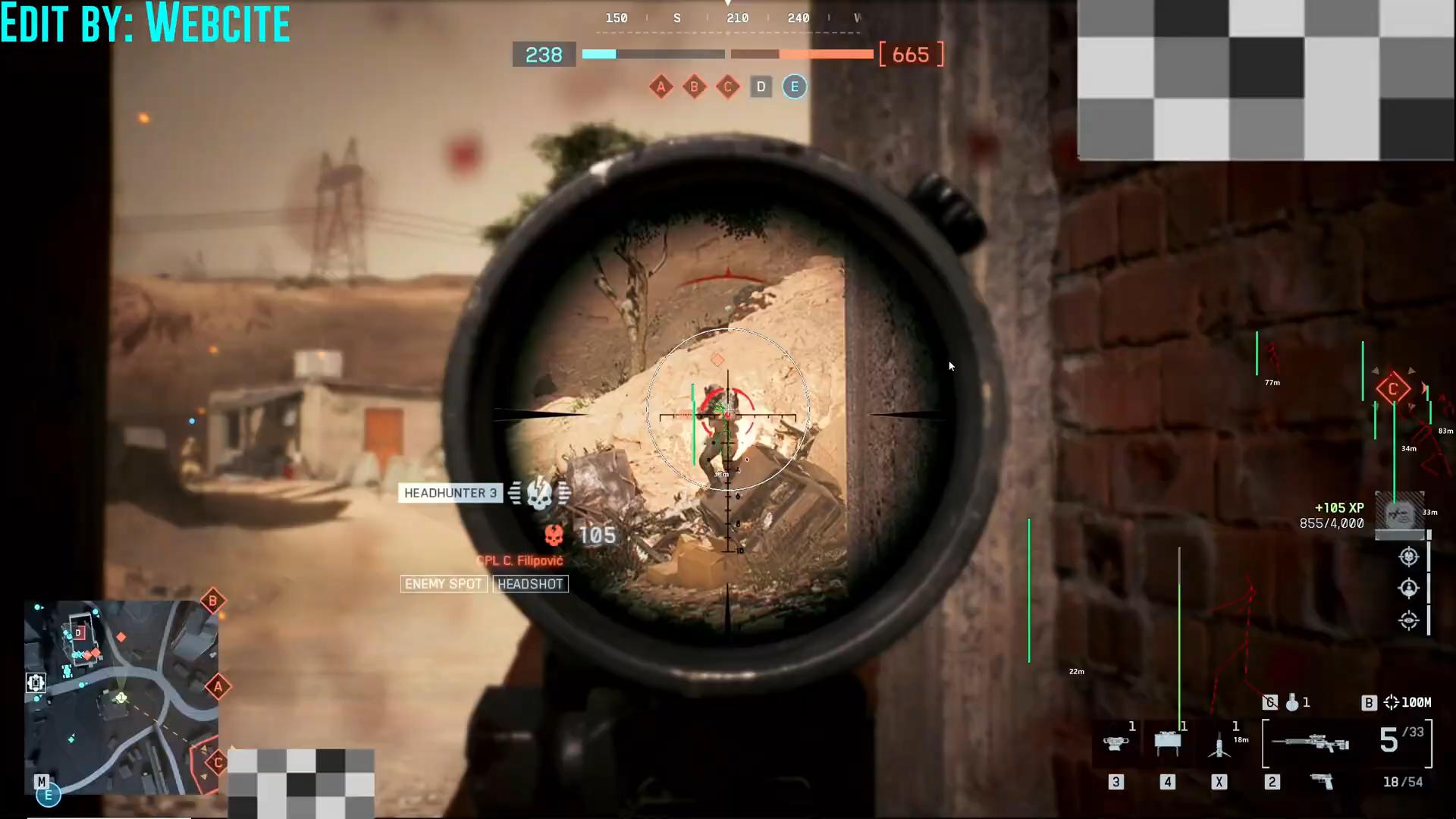The height and width of the screenshot is (819, 1456).
Task: Select the gadget in slot 3
Action: 1115,743
